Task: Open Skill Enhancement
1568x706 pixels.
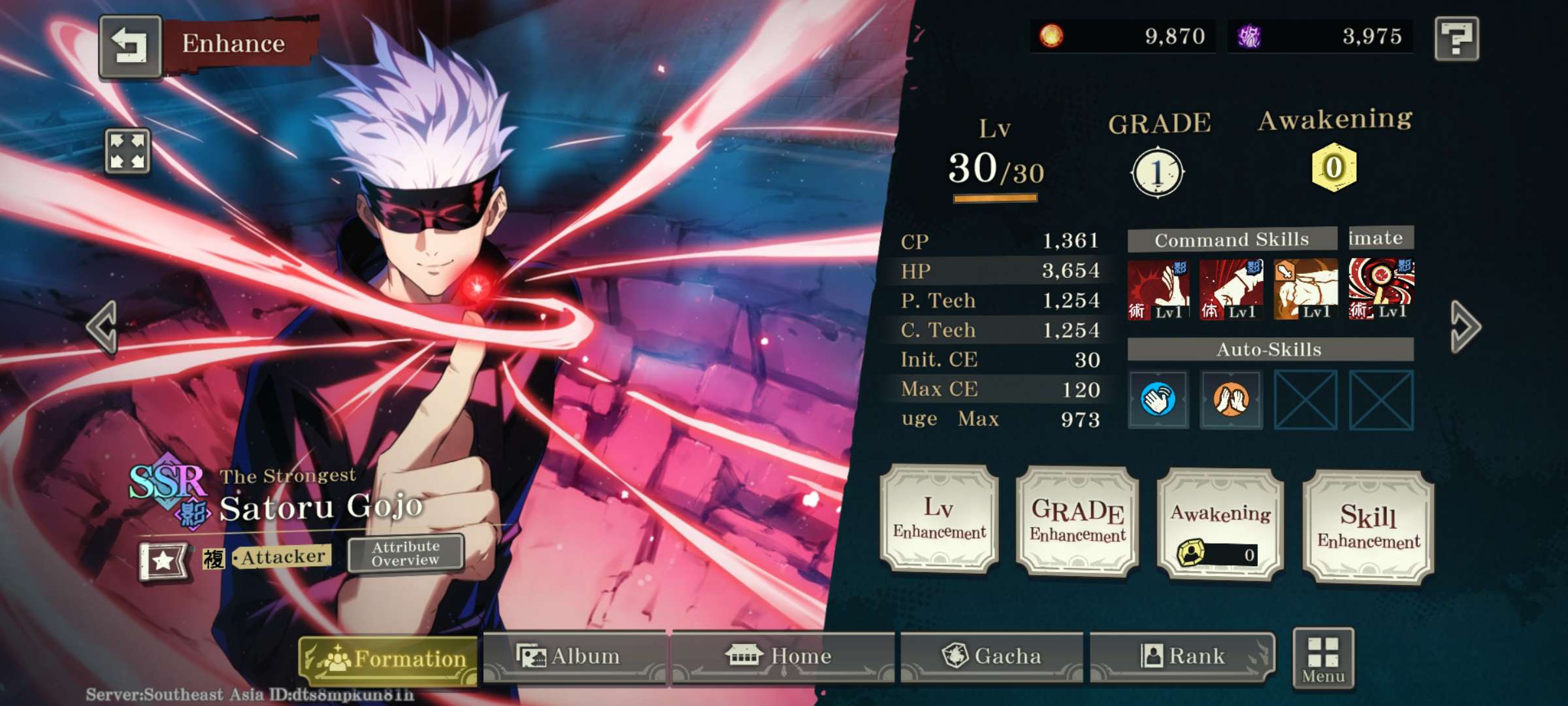Action: 1368,527
